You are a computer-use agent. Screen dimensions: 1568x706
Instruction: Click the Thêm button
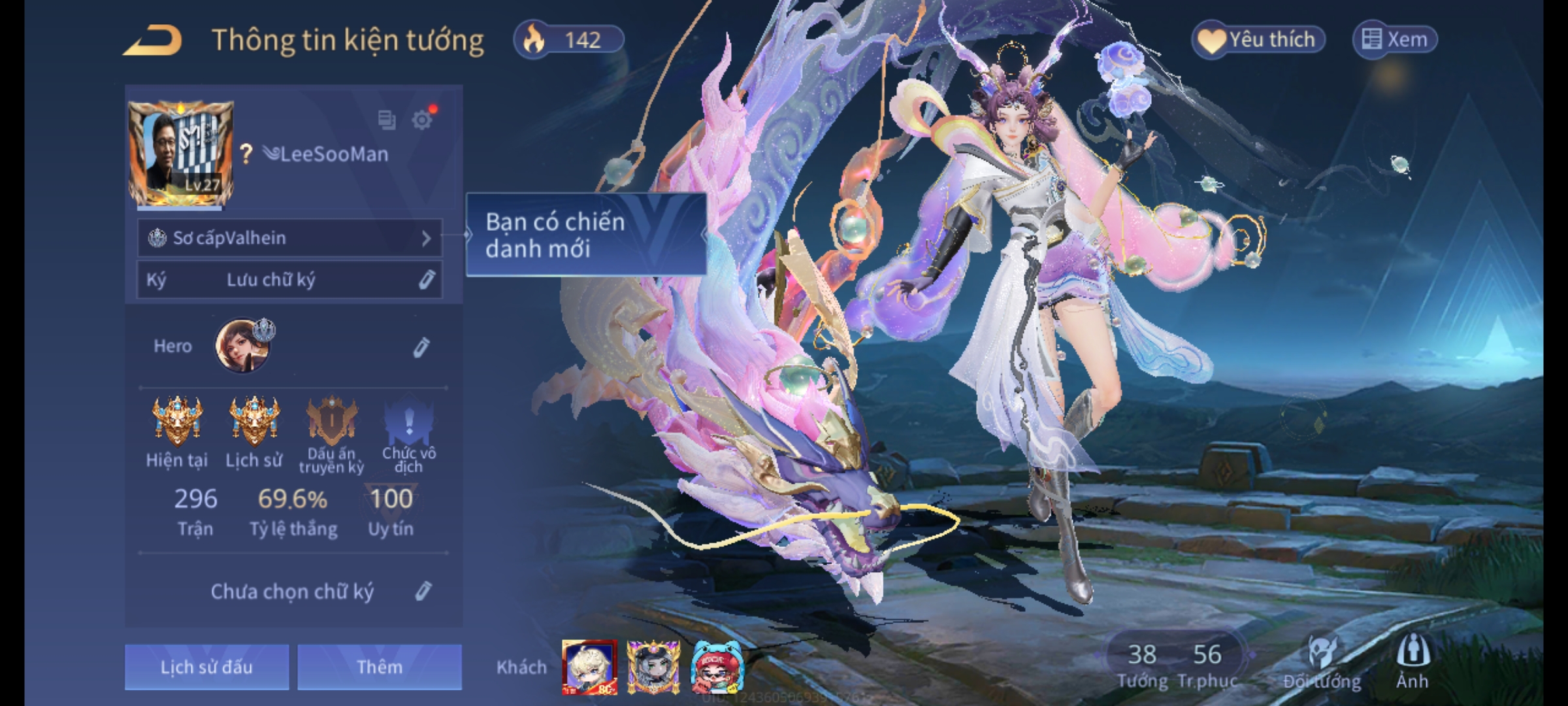click(x=380, y=667)
